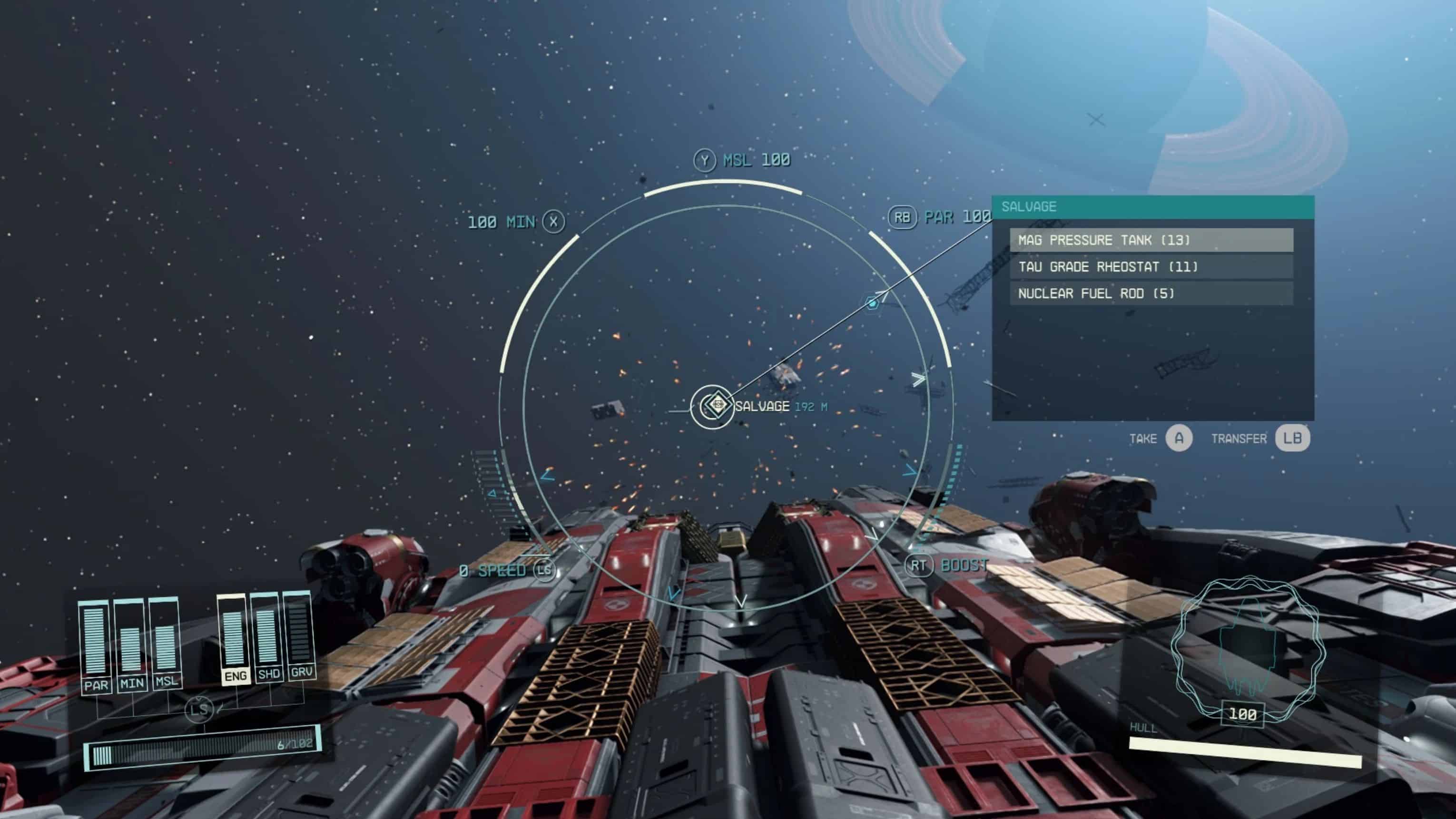Choose the SHD shield power column
The image size is (1456, 819).
coord(267,637)
